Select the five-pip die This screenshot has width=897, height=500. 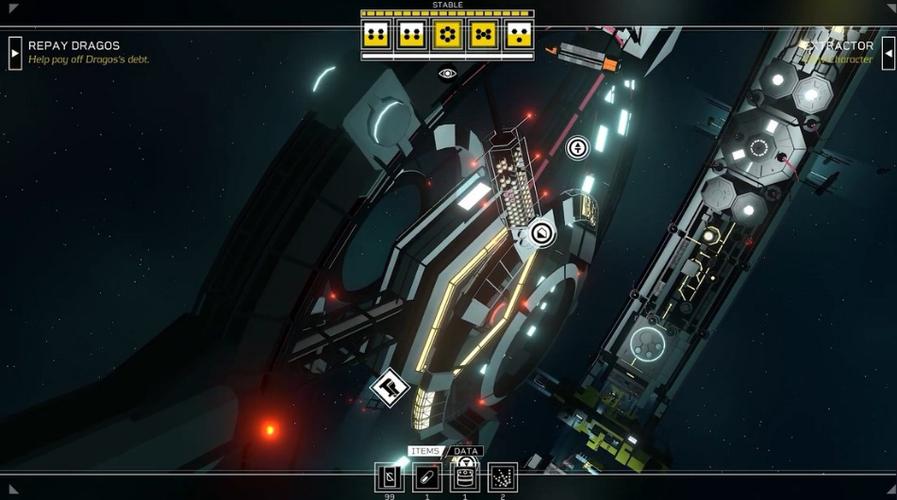[484, 36]
